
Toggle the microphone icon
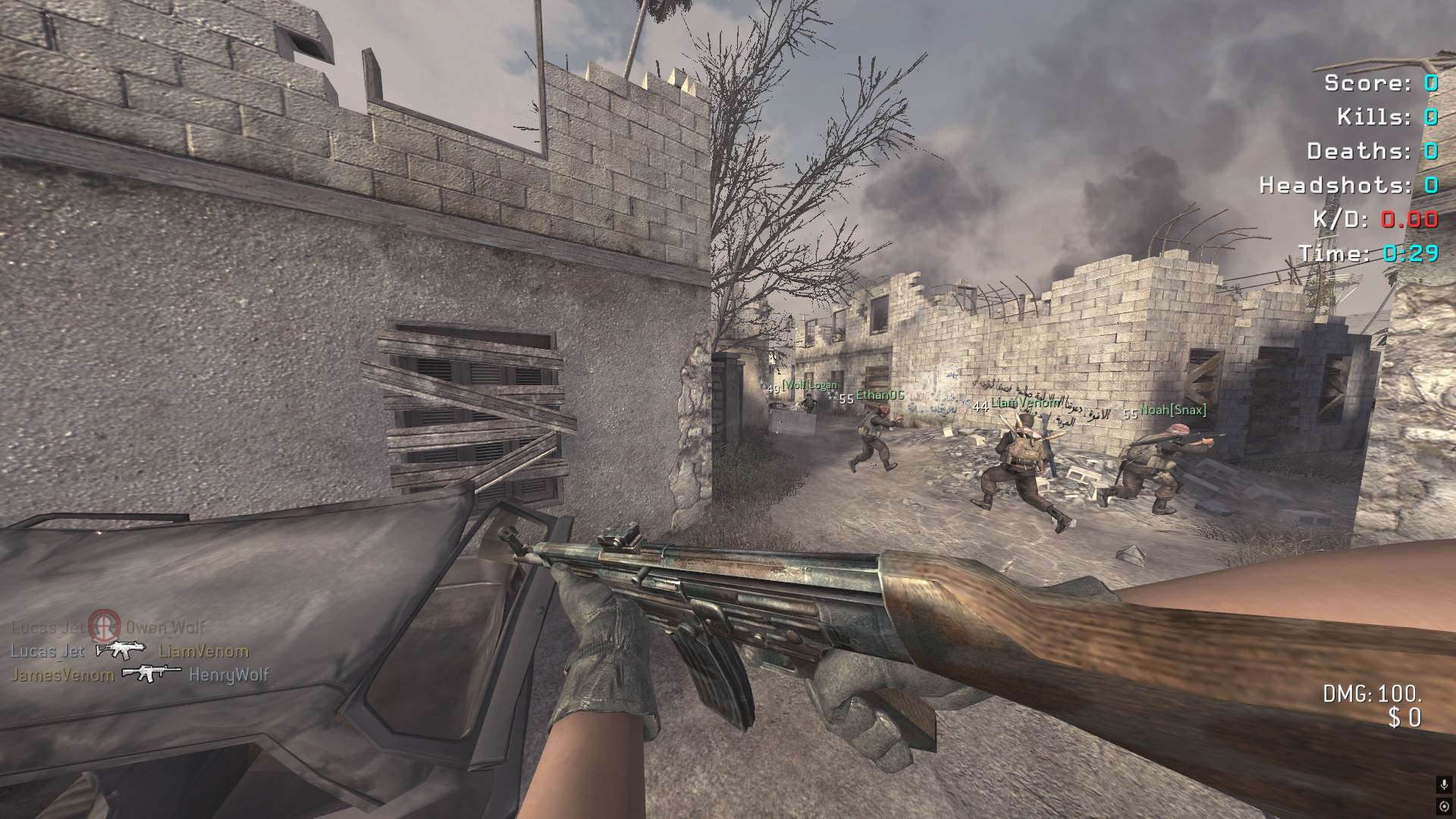[x=1444, y=786]
